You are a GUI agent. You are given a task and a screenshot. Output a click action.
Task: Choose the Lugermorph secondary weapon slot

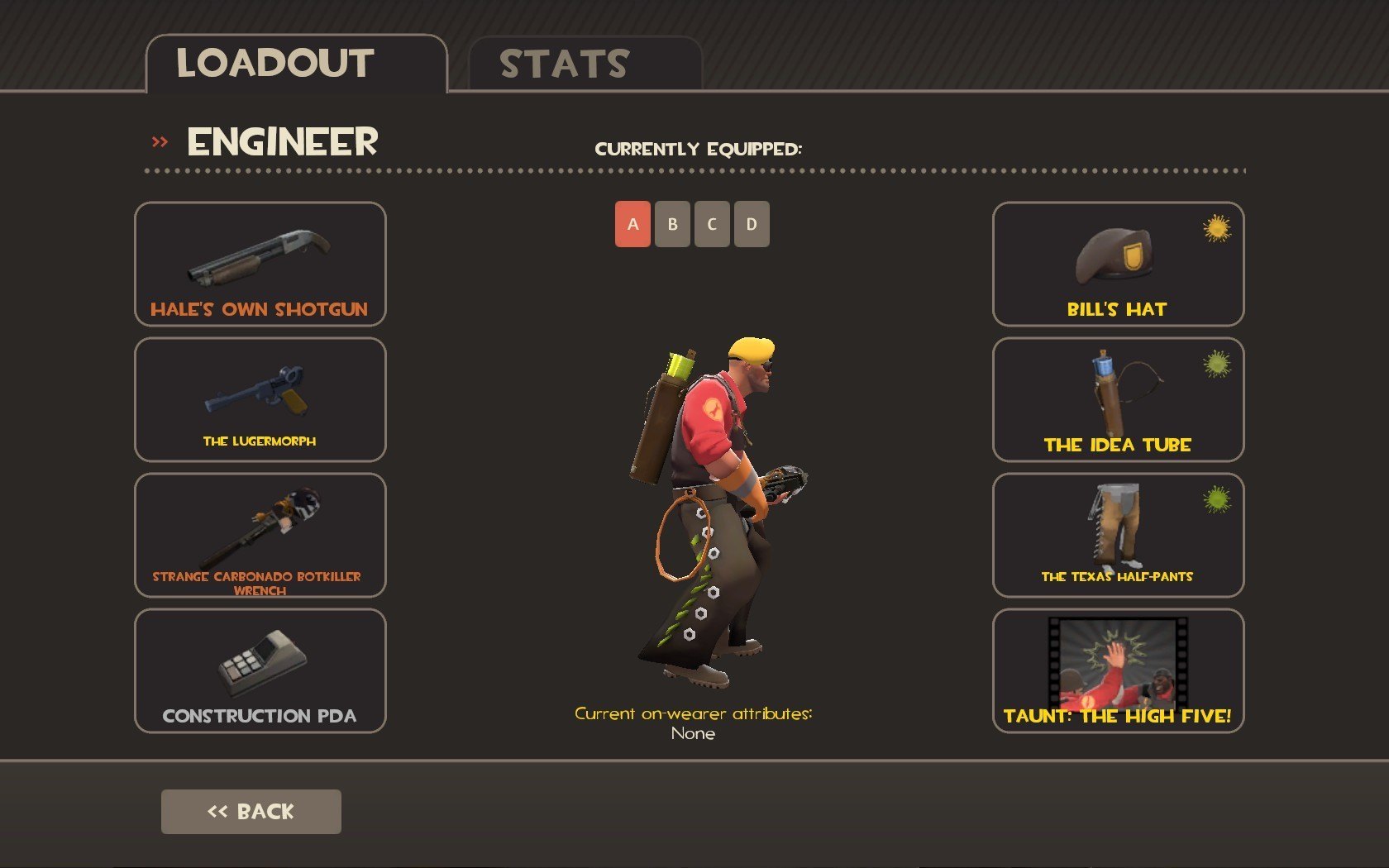[x=260, y=399]
